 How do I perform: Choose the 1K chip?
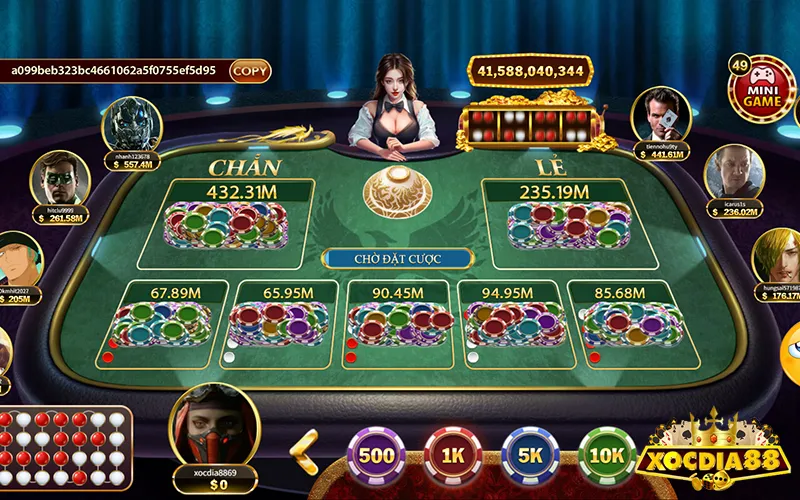[454, 455]
